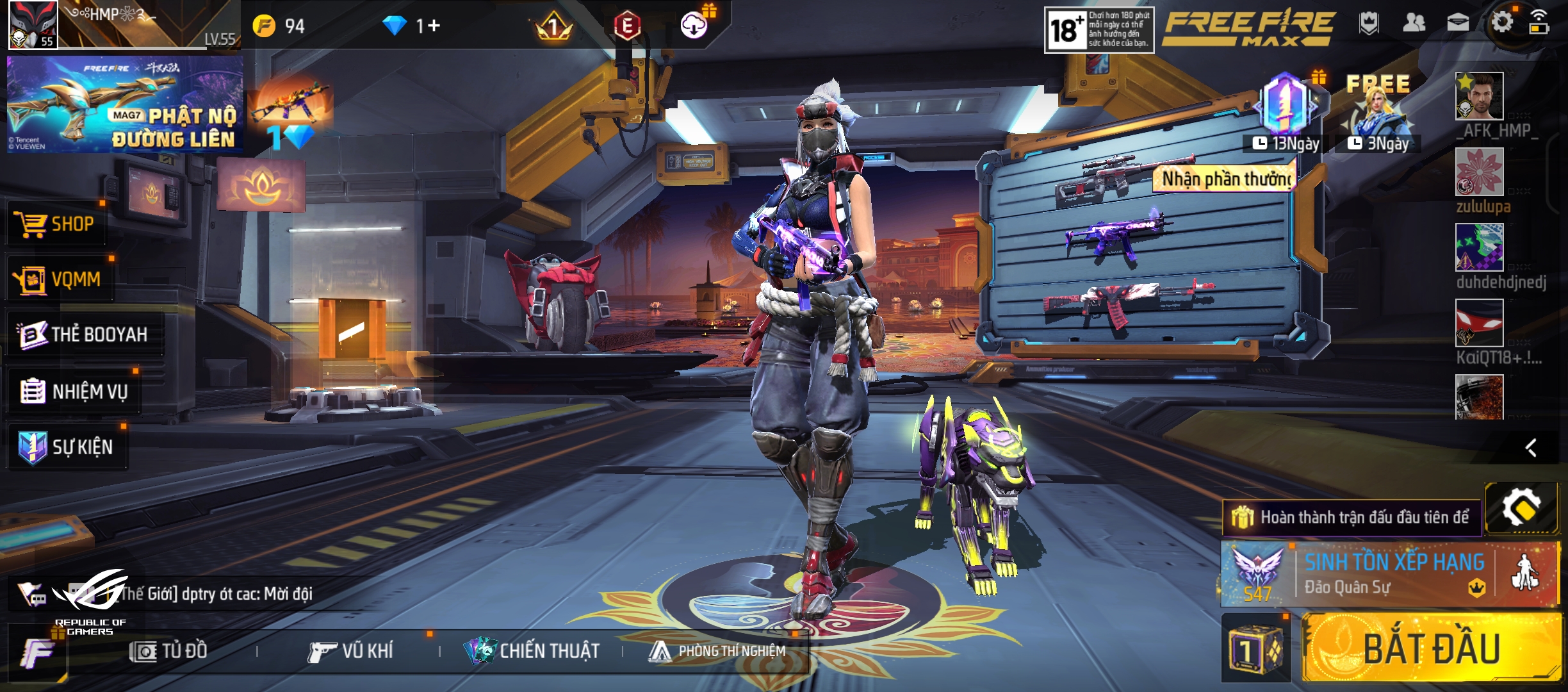Switch to the TỦ ĐỒ wardrobe tab
Viewport: 1568px width, 692px height.
(x=169, y=651)
